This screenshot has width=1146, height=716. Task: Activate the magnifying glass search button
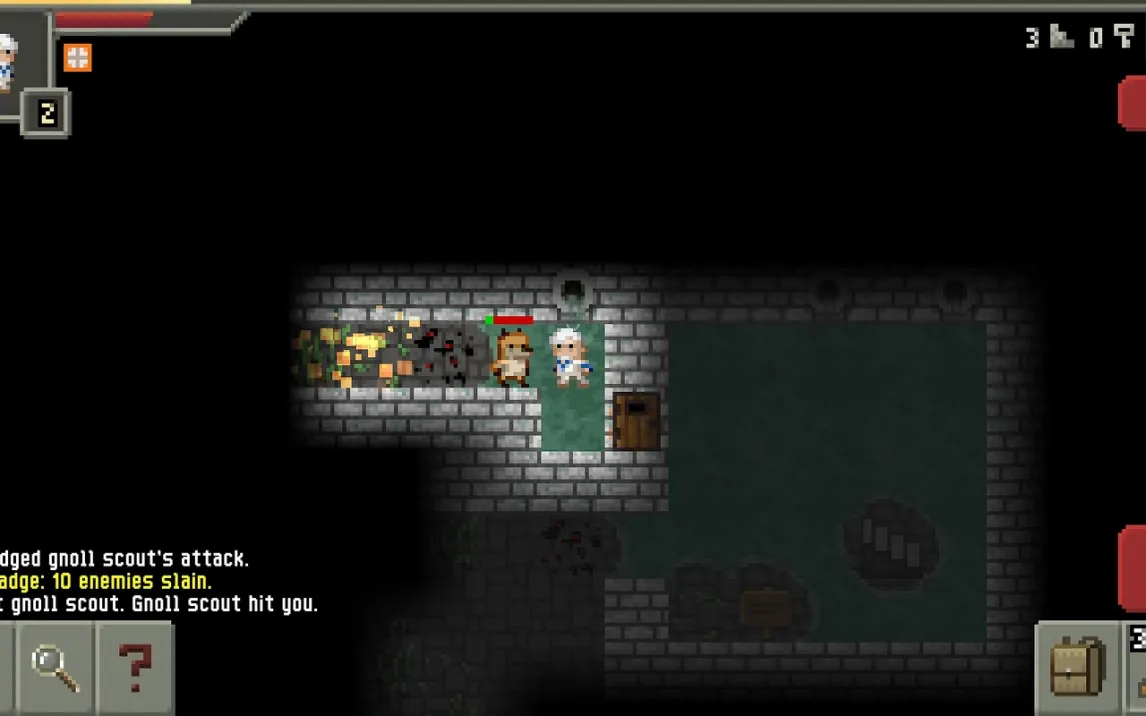click(x=55, y=667)
